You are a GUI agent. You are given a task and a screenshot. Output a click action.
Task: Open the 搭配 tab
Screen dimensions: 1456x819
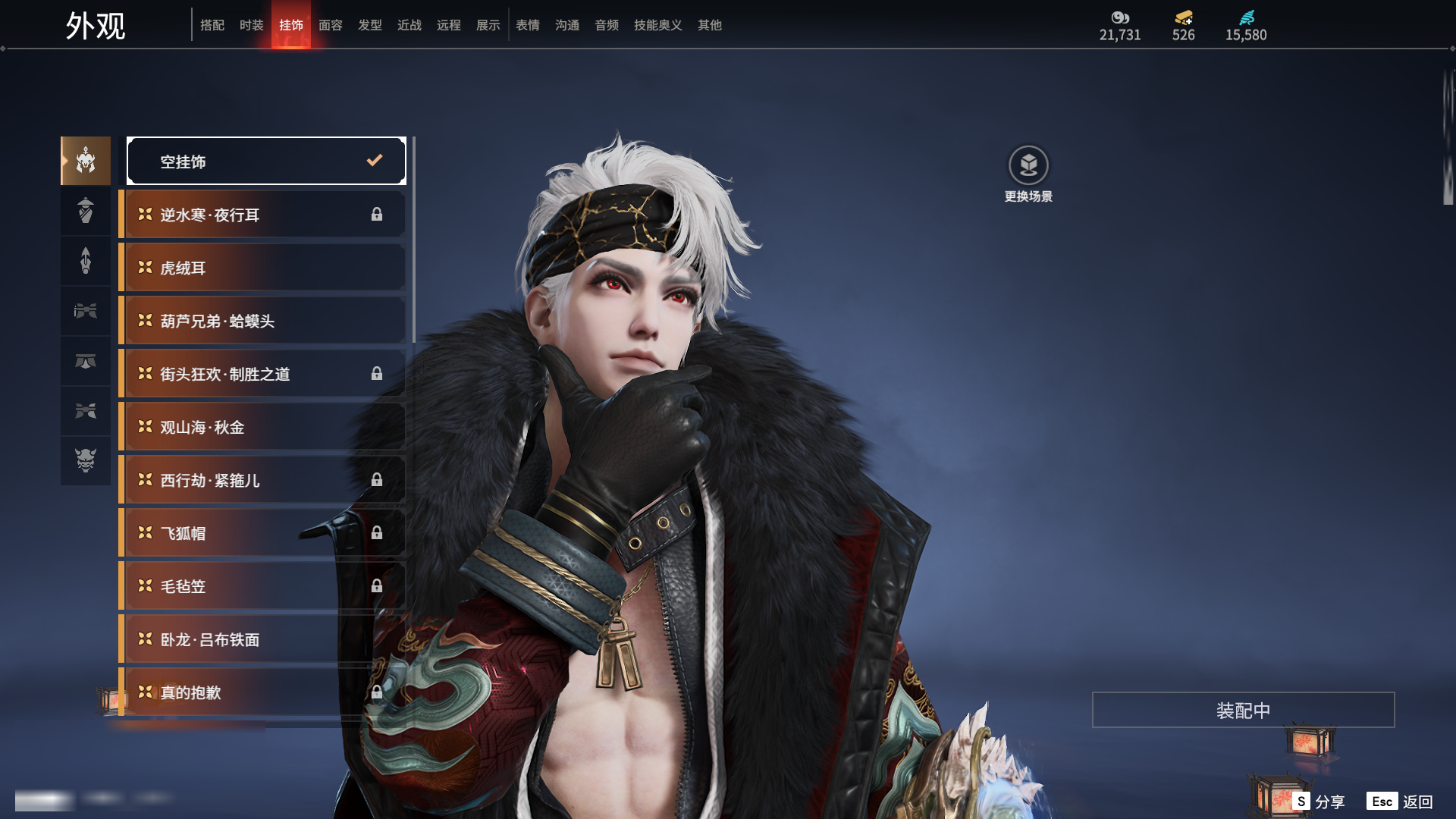(212, 25)
